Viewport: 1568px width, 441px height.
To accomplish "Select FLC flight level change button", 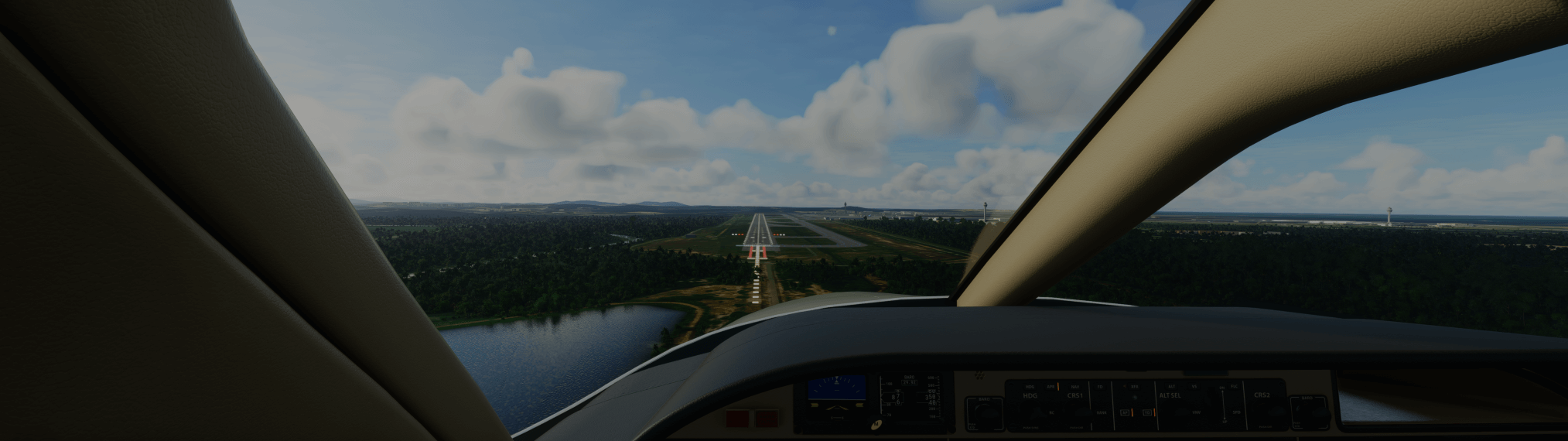I will click(x=1234, y=385).
